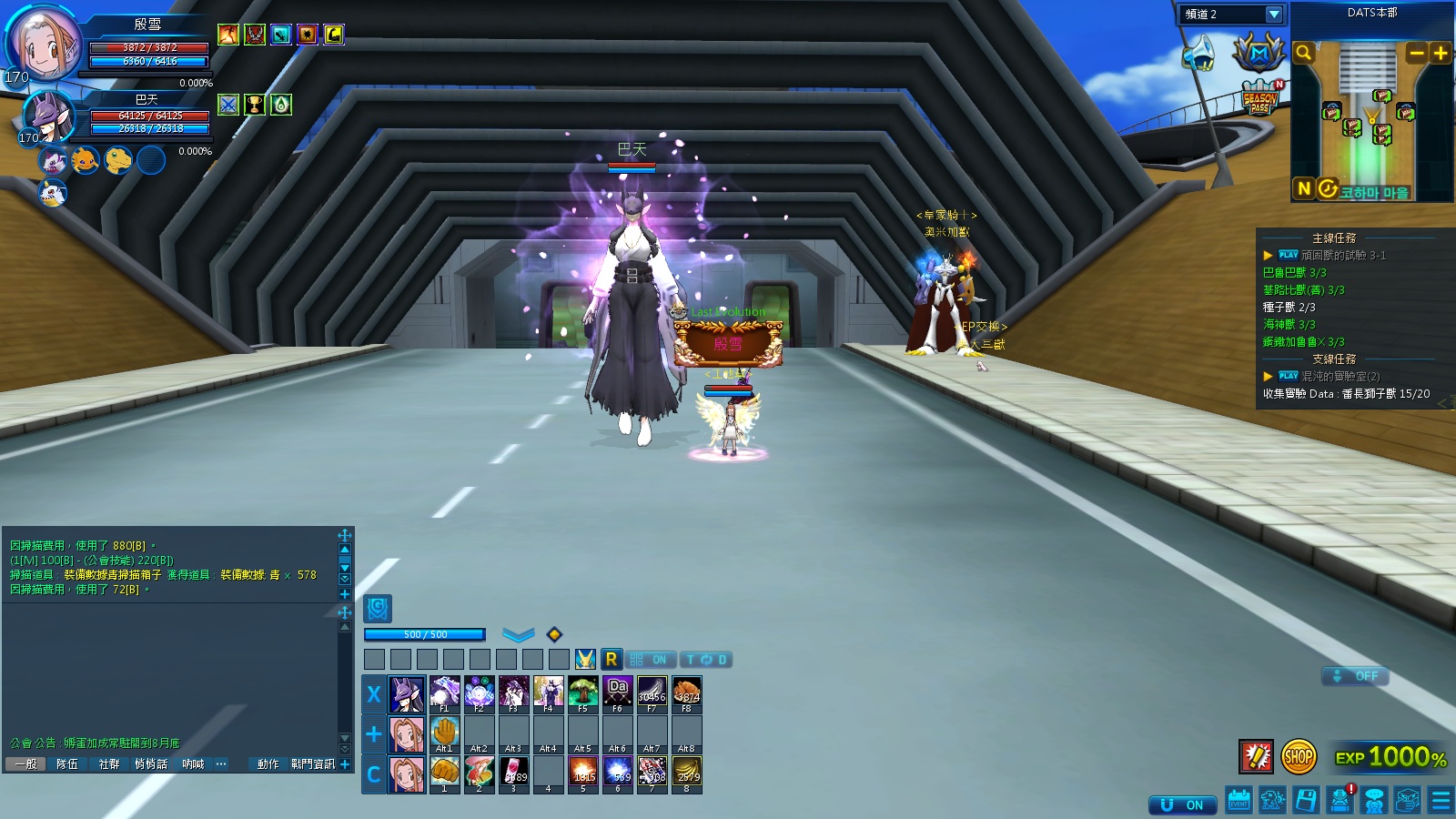Click the red exclamation alert icon
Screen dimensions: 1456x819
tap(1256, 755)
